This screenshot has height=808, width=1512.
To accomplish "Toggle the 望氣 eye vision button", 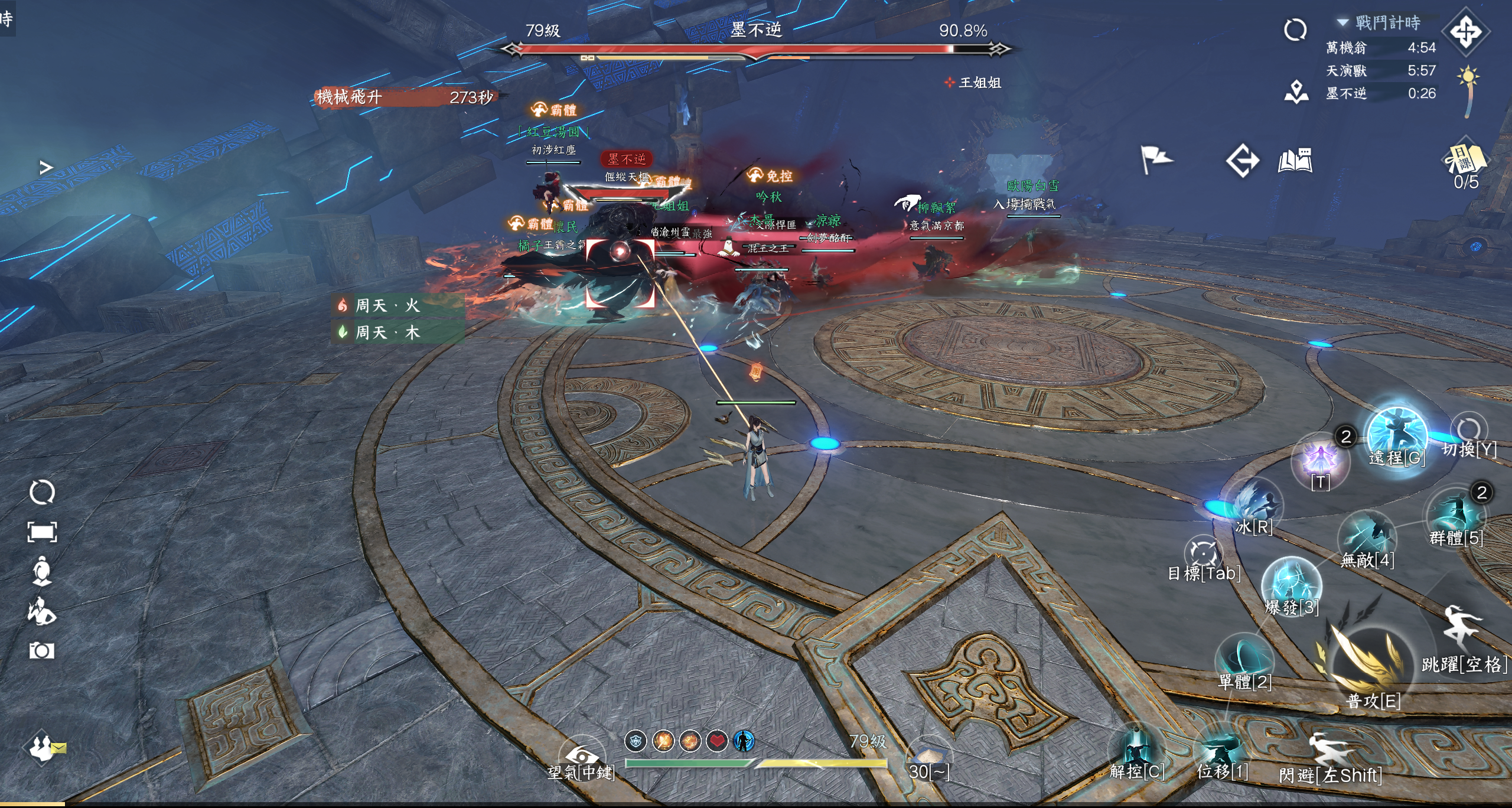I will [x=581, y=756].
